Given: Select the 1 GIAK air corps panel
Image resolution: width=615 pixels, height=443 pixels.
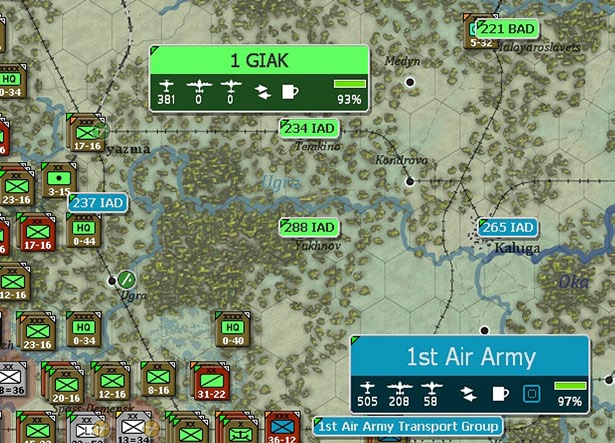Looking at the screenshot, I should [259, 62].
